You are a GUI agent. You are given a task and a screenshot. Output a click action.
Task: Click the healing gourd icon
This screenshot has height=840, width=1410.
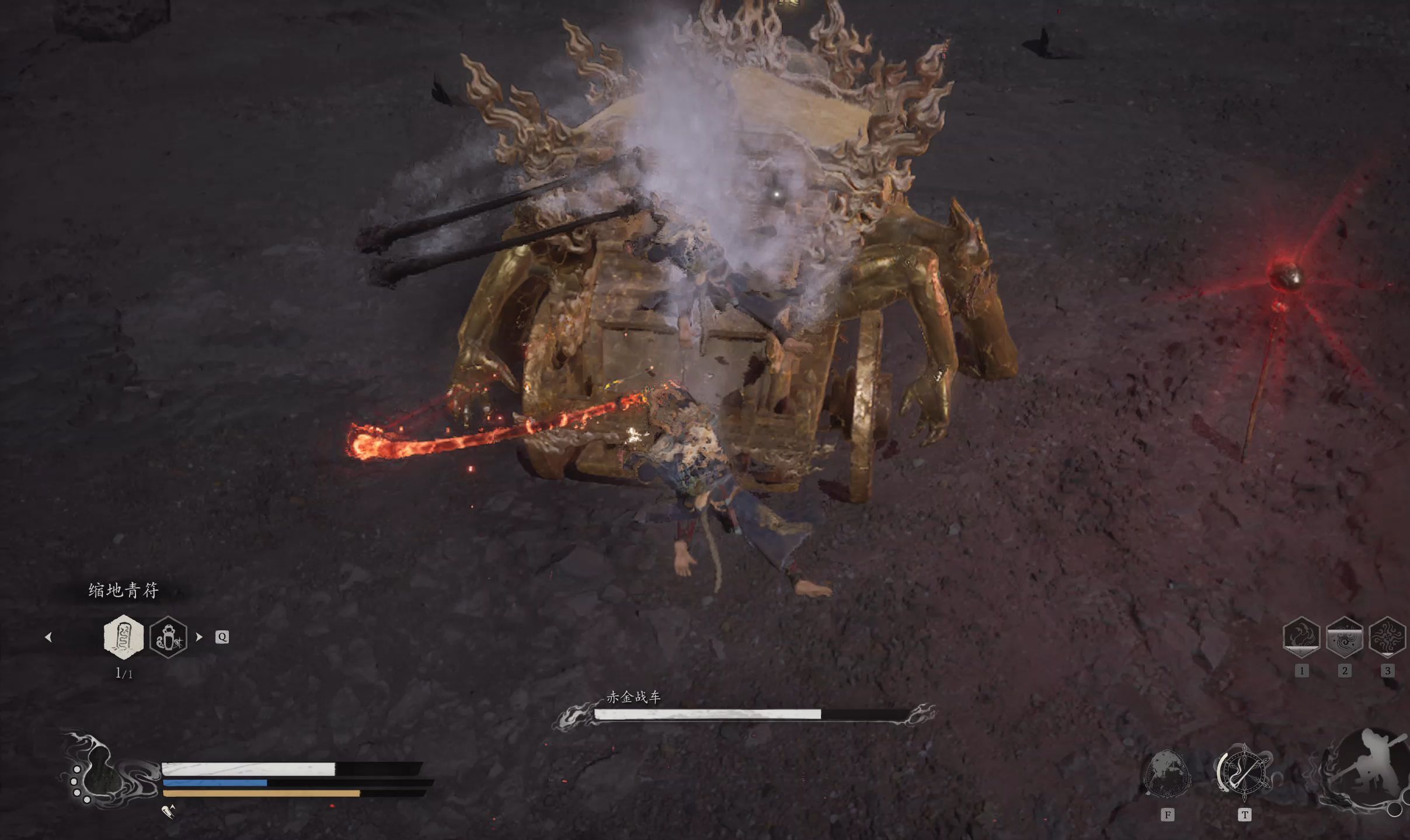(99, 772)
